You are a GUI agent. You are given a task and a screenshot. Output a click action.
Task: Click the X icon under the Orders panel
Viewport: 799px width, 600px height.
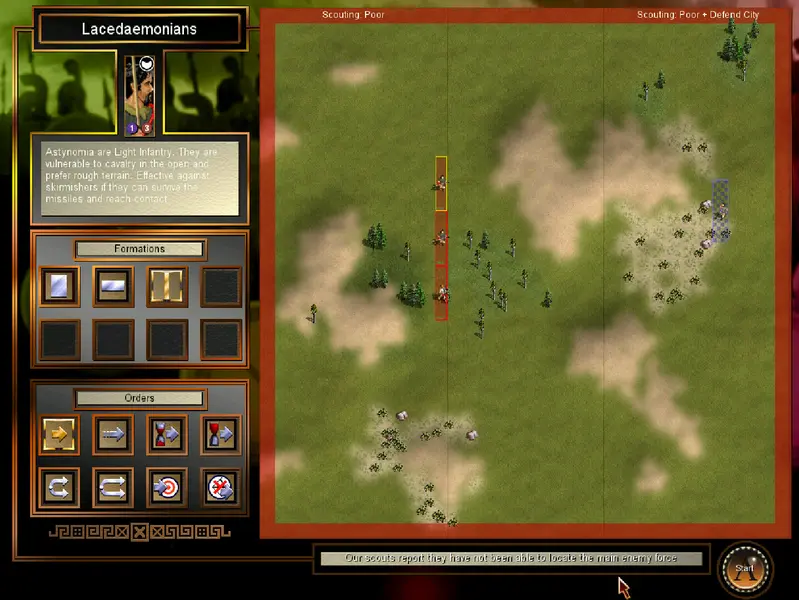(140, 532)
